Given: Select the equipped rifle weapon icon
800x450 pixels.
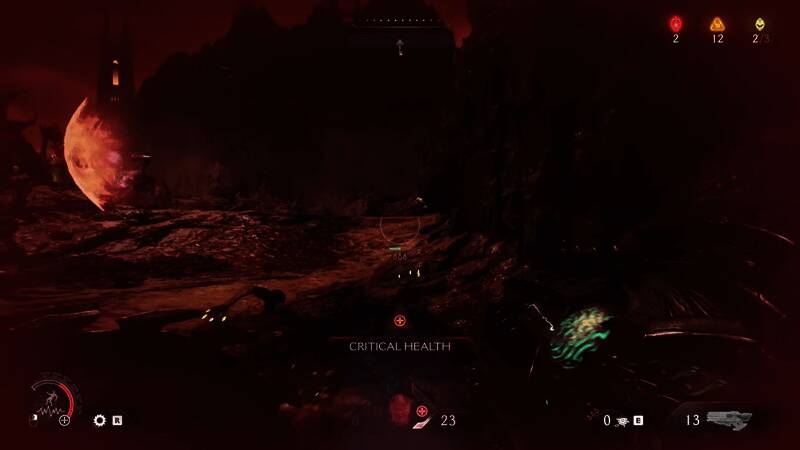Looking at the screenshot, I should (x=732, y=421).
